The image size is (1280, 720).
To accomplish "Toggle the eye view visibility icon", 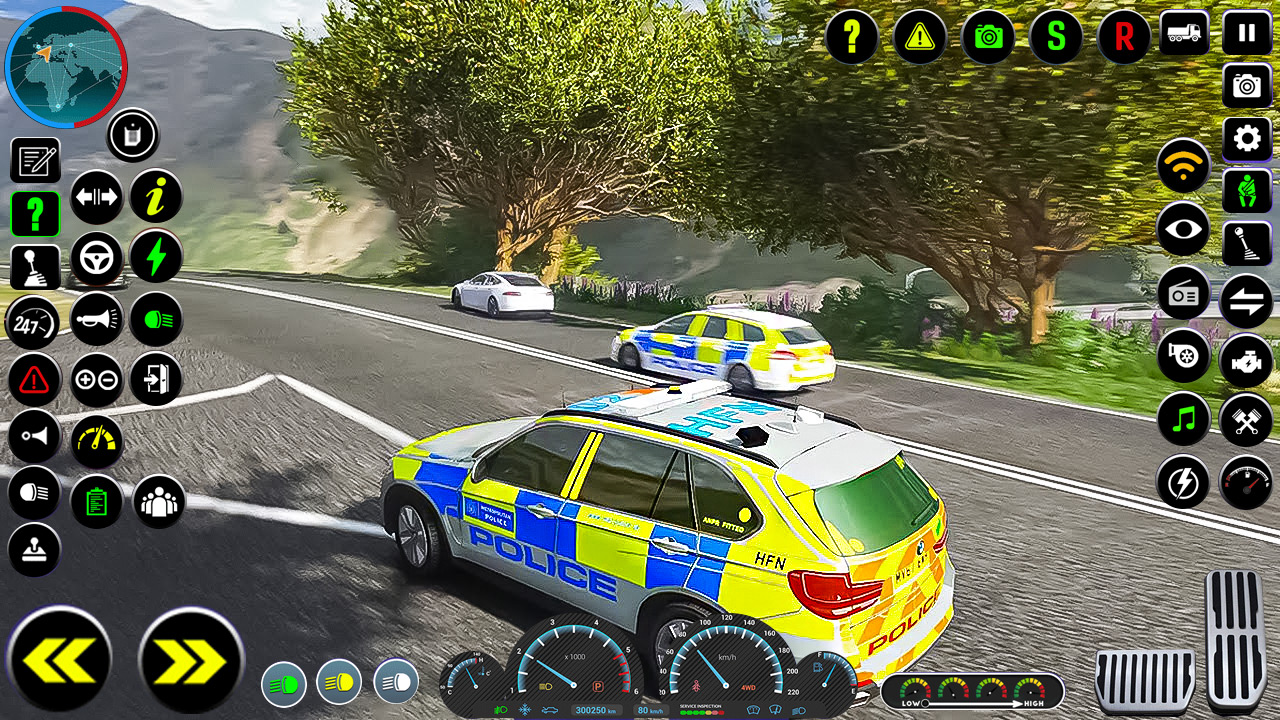I will (1183, 229).
